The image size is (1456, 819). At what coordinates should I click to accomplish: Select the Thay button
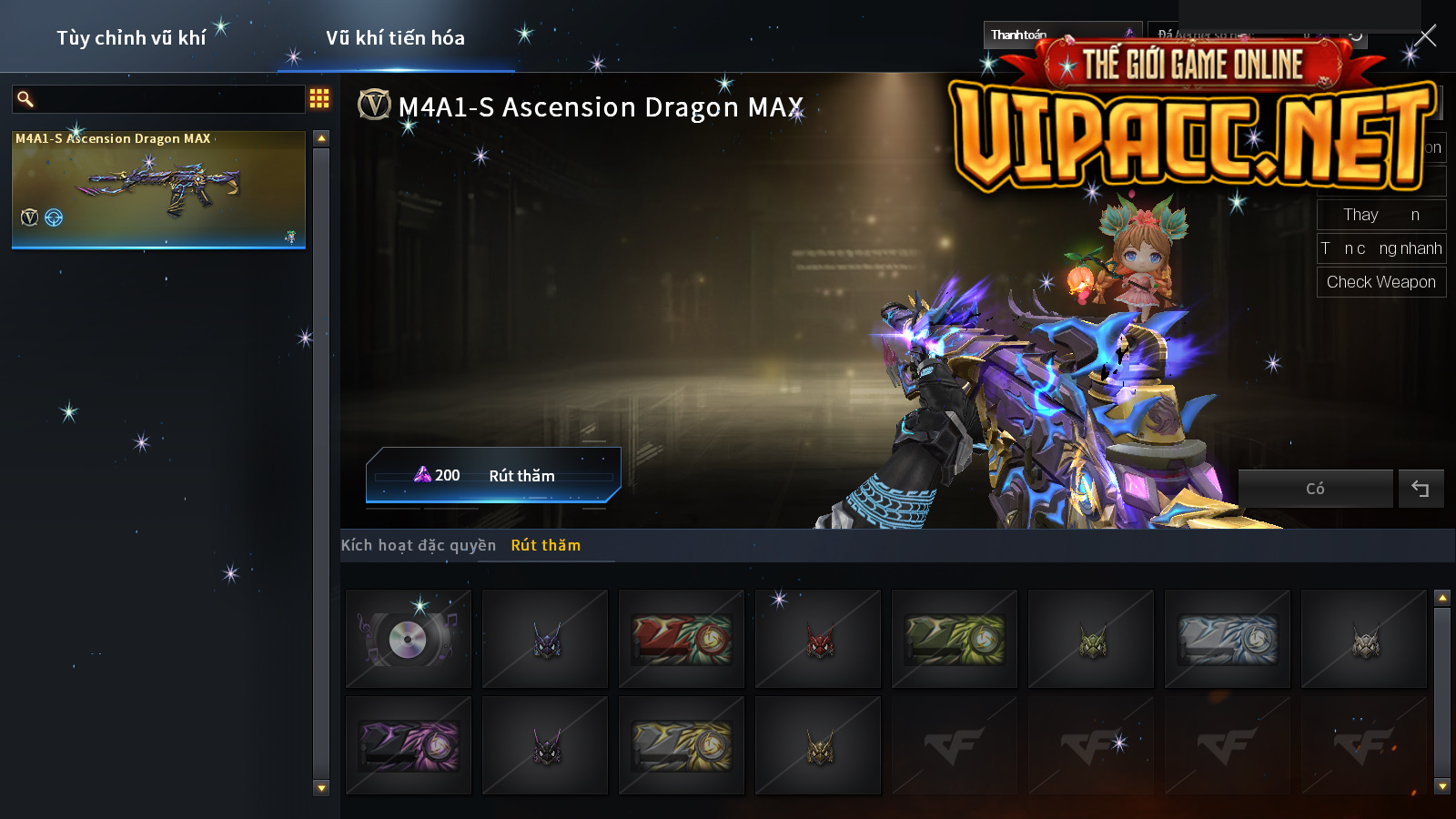click(1380, 215)
